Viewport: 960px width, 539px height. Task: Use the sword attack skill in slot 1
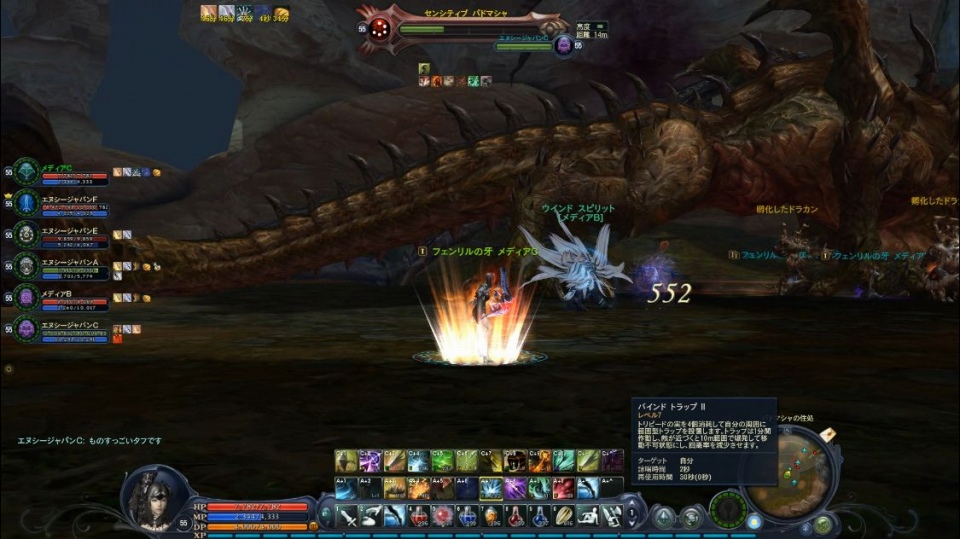click(x=347, y=516)
